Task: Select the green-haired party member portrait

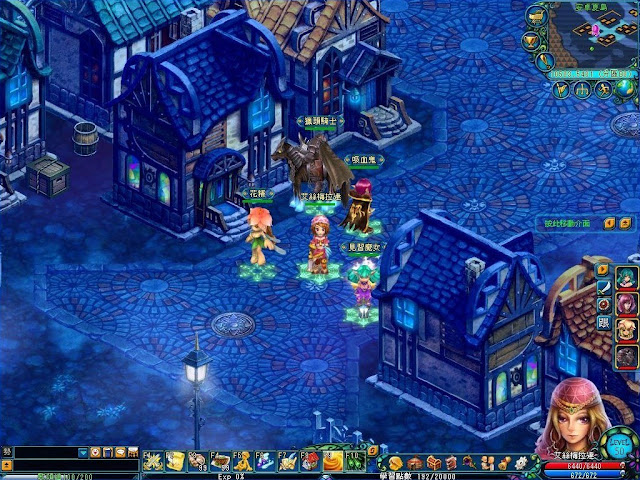Action: 627,278
